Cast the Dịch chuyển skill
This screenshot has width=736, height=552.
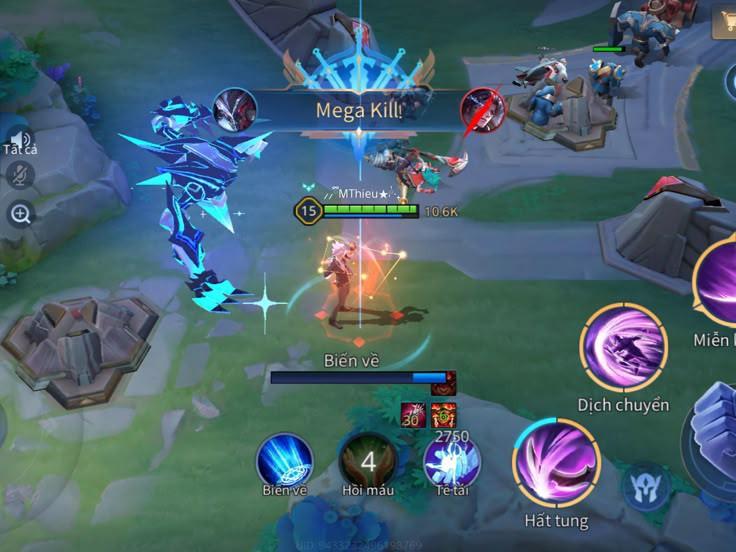(x=623, y=348)
